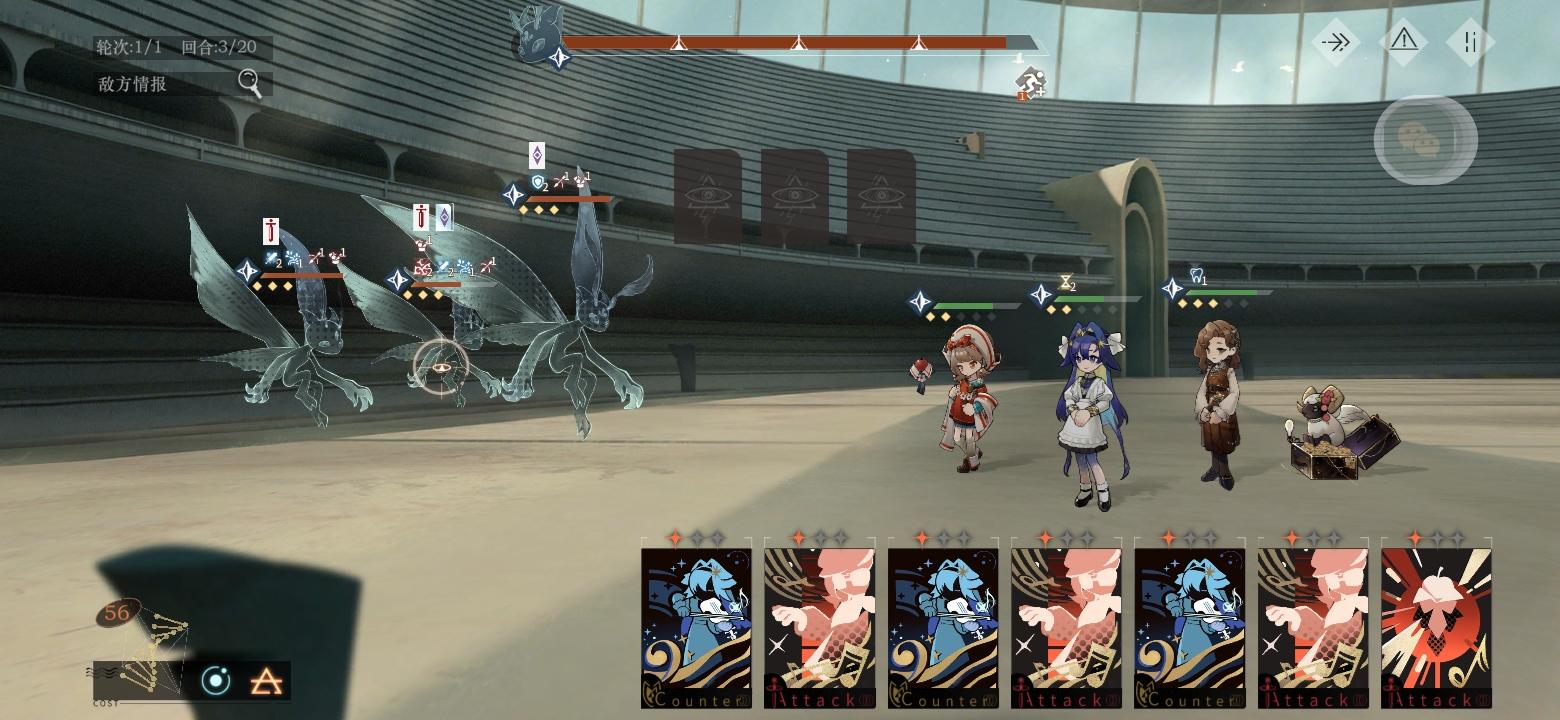Open enemy intel with the magnifier icon
The height and width of the screenshot is (720, 1560).
[250, 83]
